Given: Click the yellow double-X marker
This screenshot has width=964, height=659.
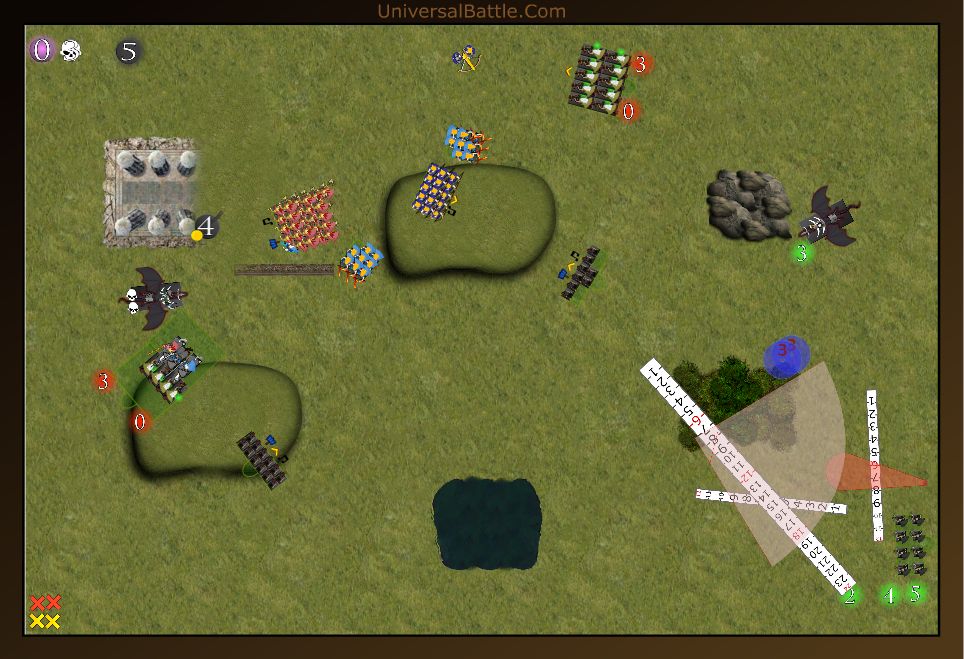Looking at the screenshot, I should (x=45, y=621).
